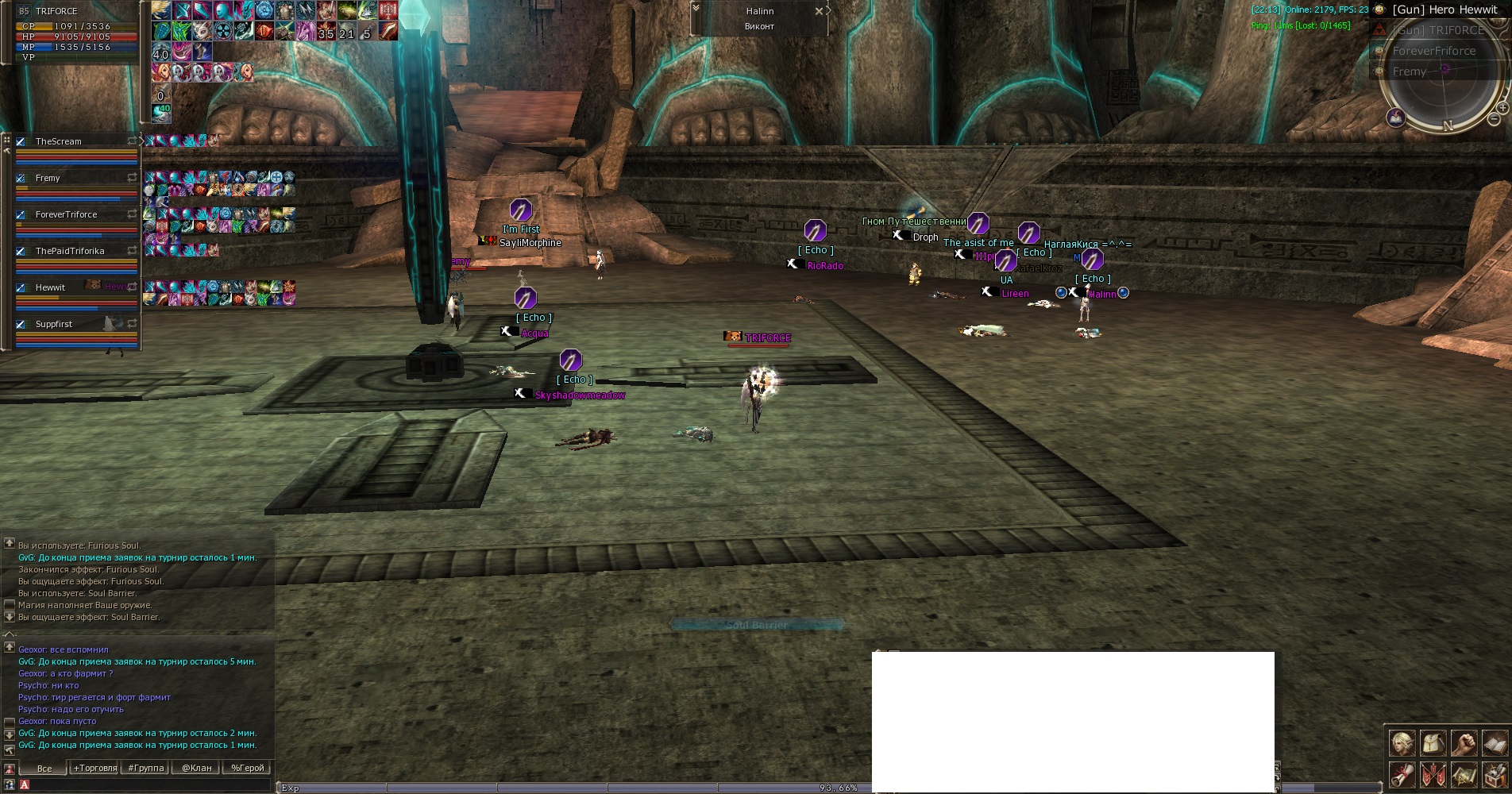The height and width of the screenshot is (794, 1512).
Task: Zoom in the radar with plus button
Action: pos(1502,108)
